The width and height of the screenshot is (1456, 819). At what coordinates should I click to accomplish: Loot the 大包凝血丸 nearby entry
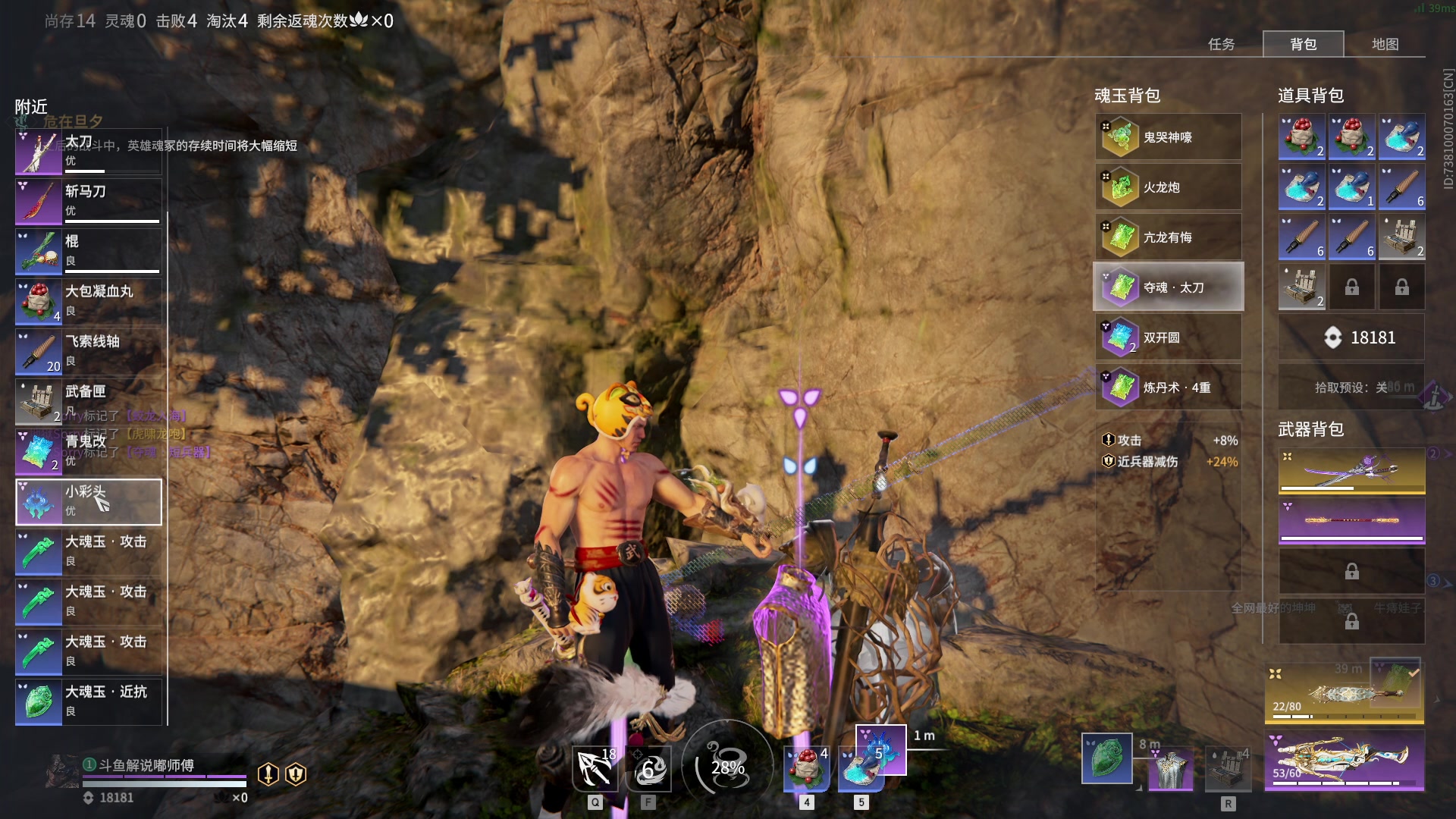89,302
